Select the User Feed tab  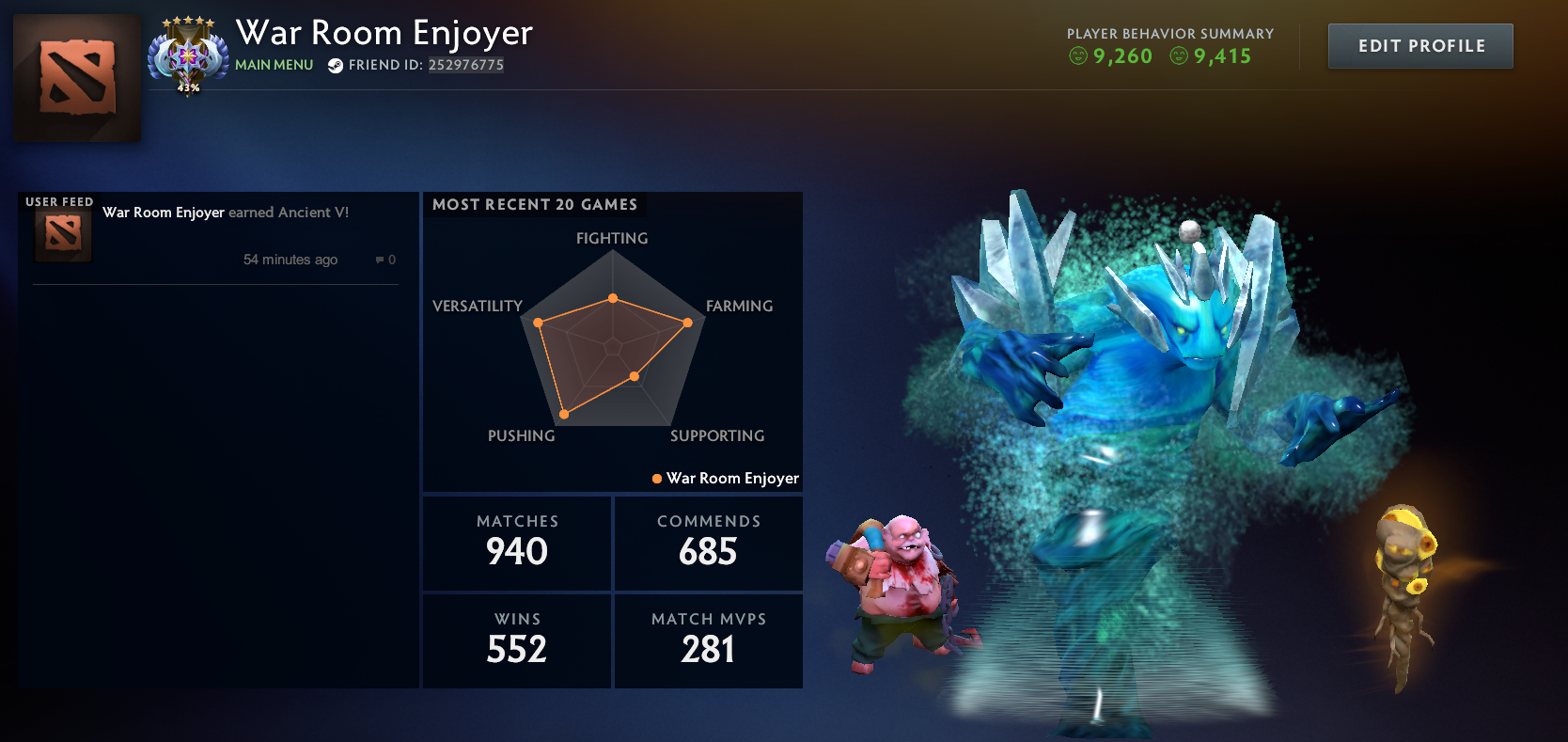(58, 201)
